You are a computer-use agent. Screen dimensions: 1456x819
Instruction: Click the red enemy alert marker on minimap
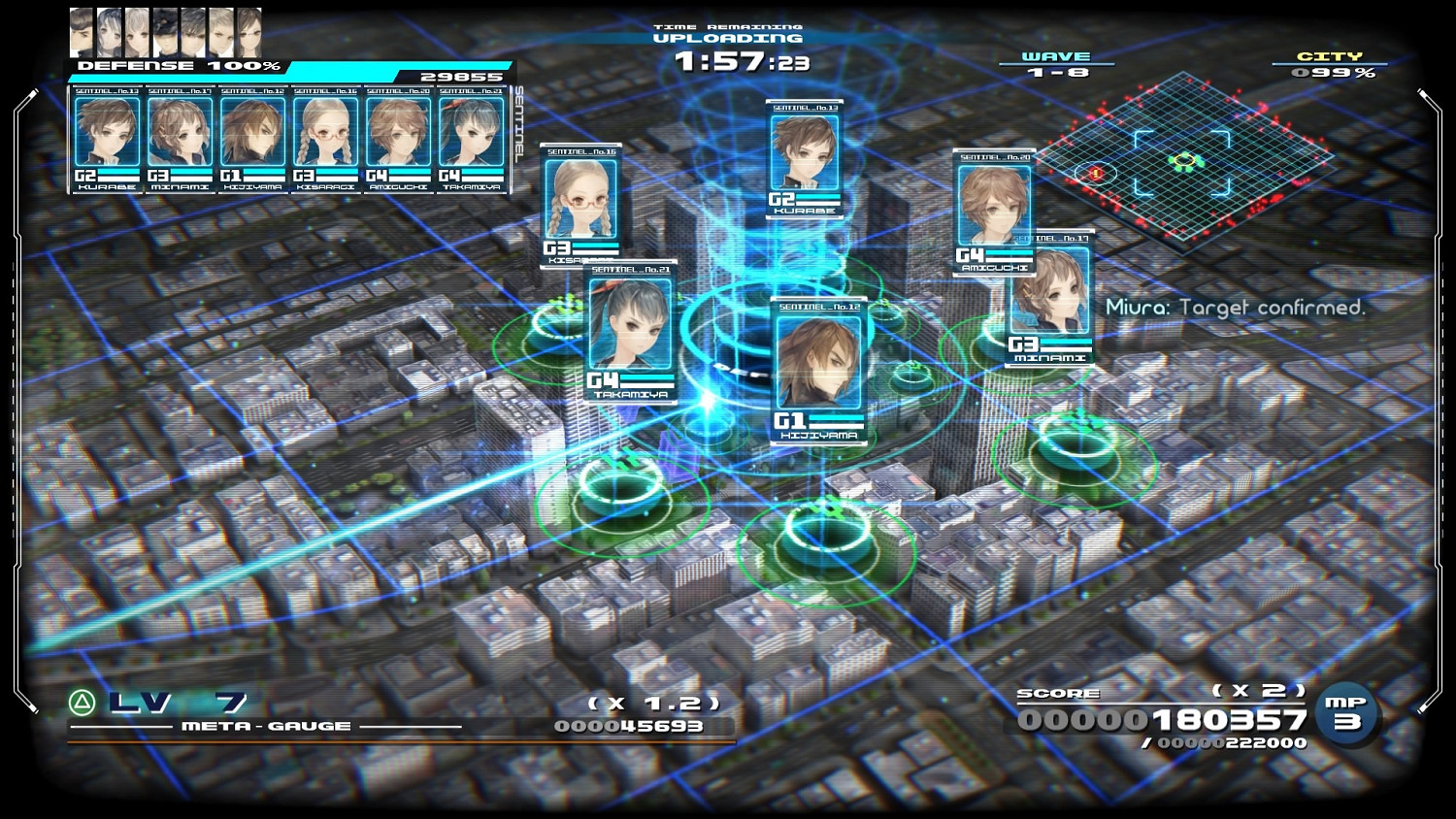click(1098, 174)
